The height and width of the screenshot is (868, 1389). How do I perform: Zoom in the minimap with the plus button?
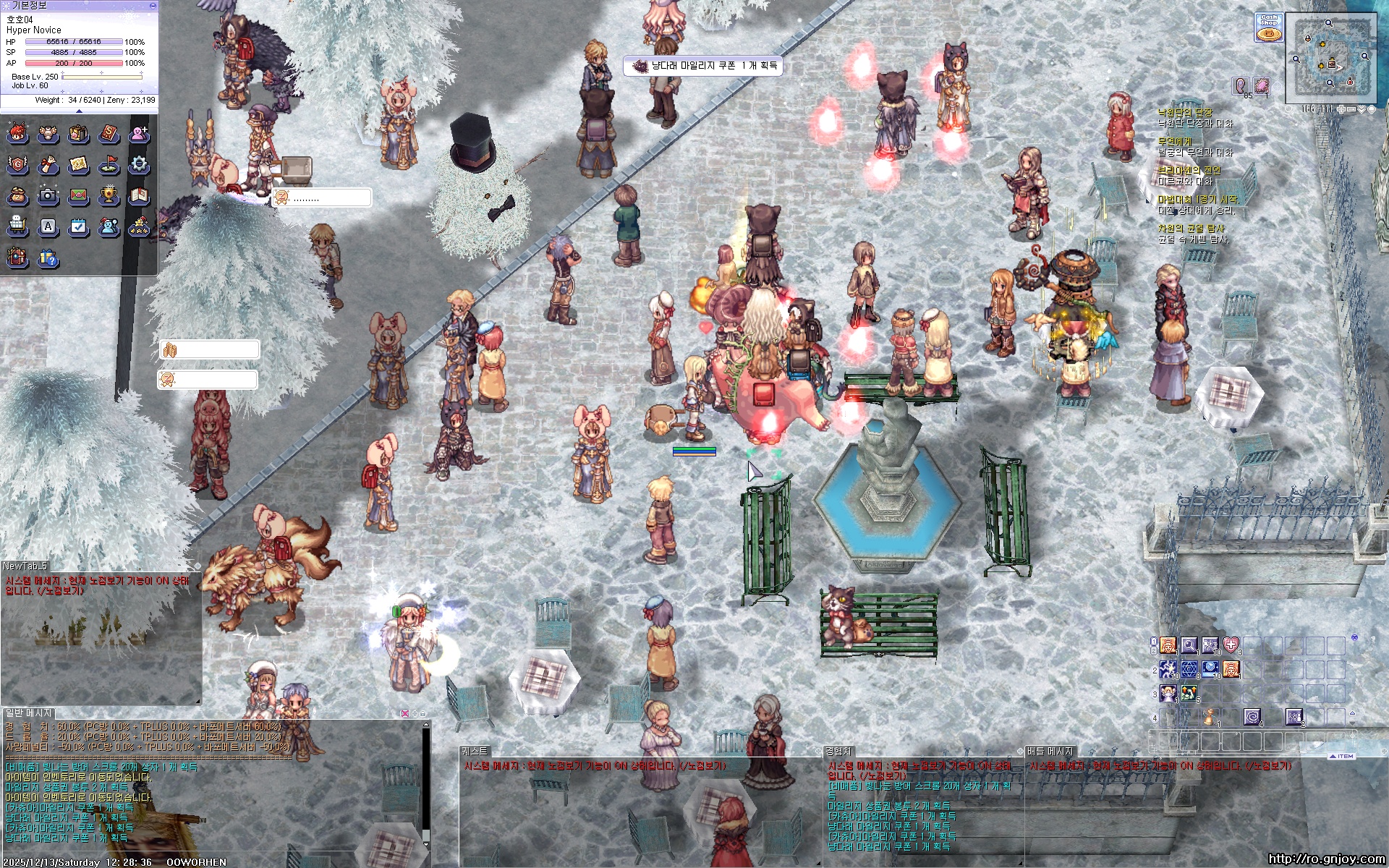pos(1341,109)
